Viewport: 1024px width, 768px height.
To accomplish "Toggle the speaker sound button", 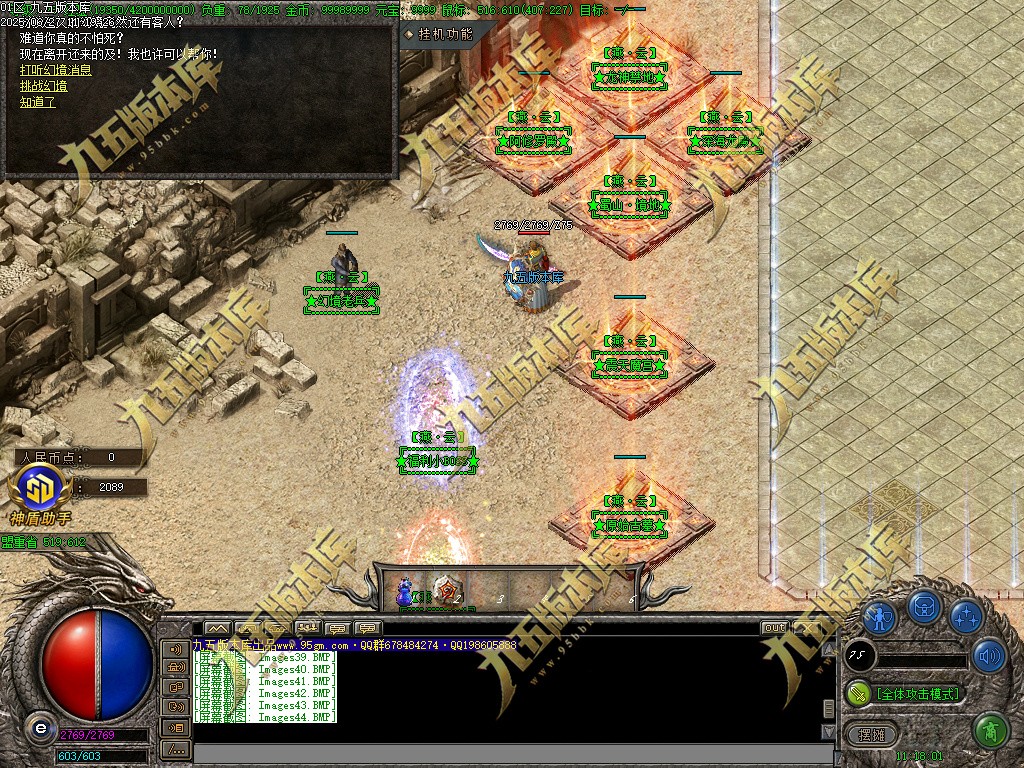I will pos(988,656).
